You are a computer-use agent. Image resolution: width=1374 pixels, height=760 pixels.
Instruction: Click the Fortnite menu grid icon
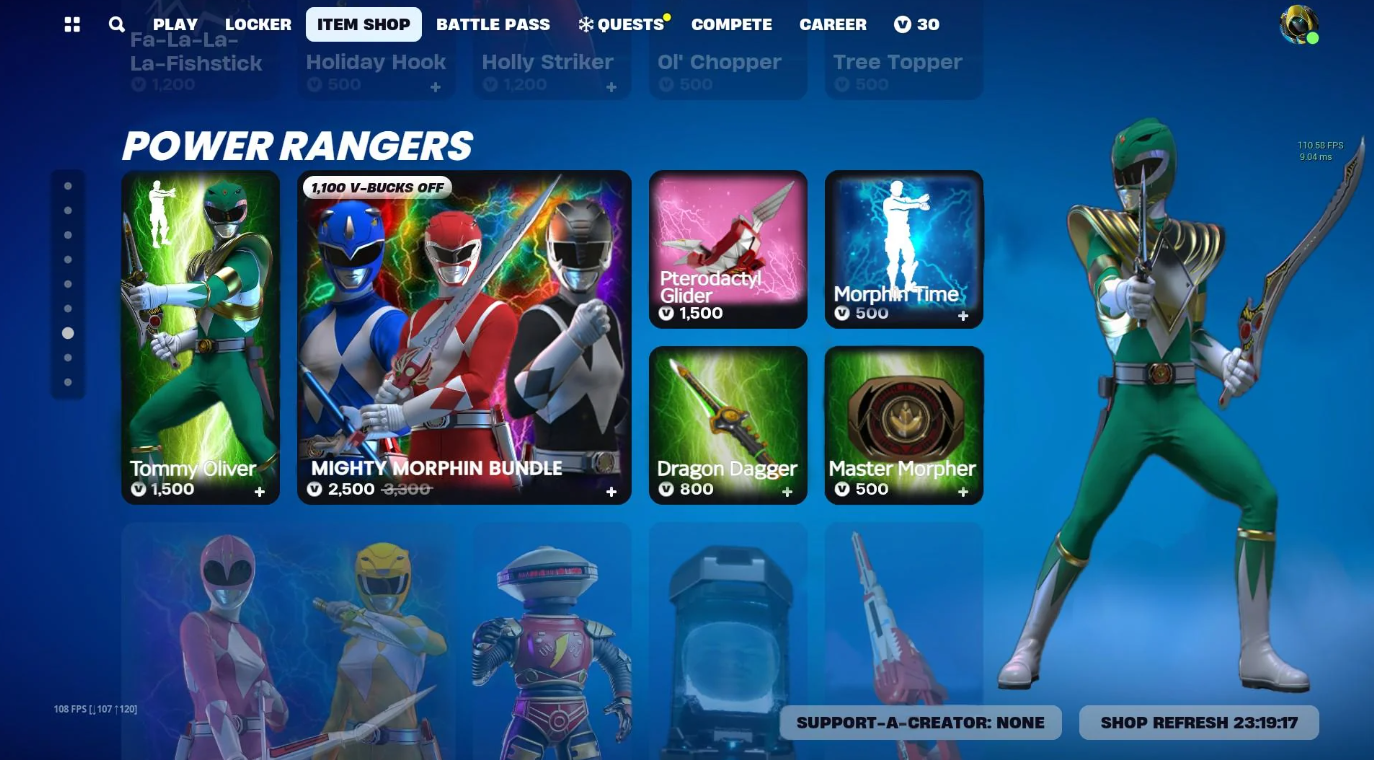tap(71, 24)
